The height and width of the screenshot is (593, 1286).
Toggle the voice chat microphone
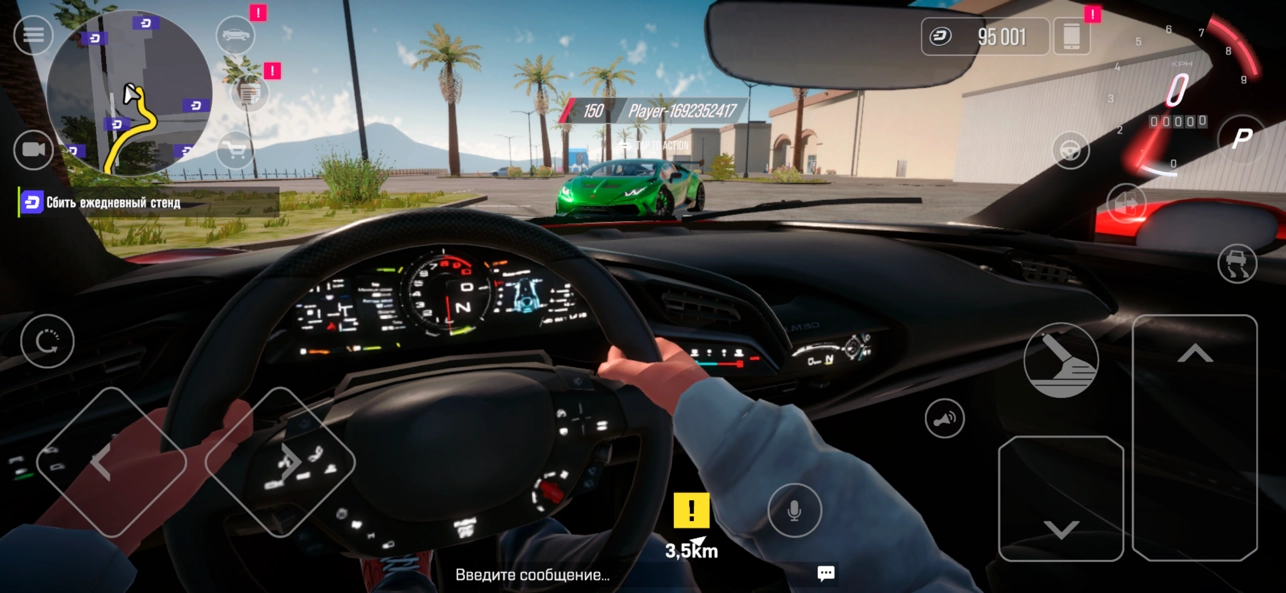[794, 511]
